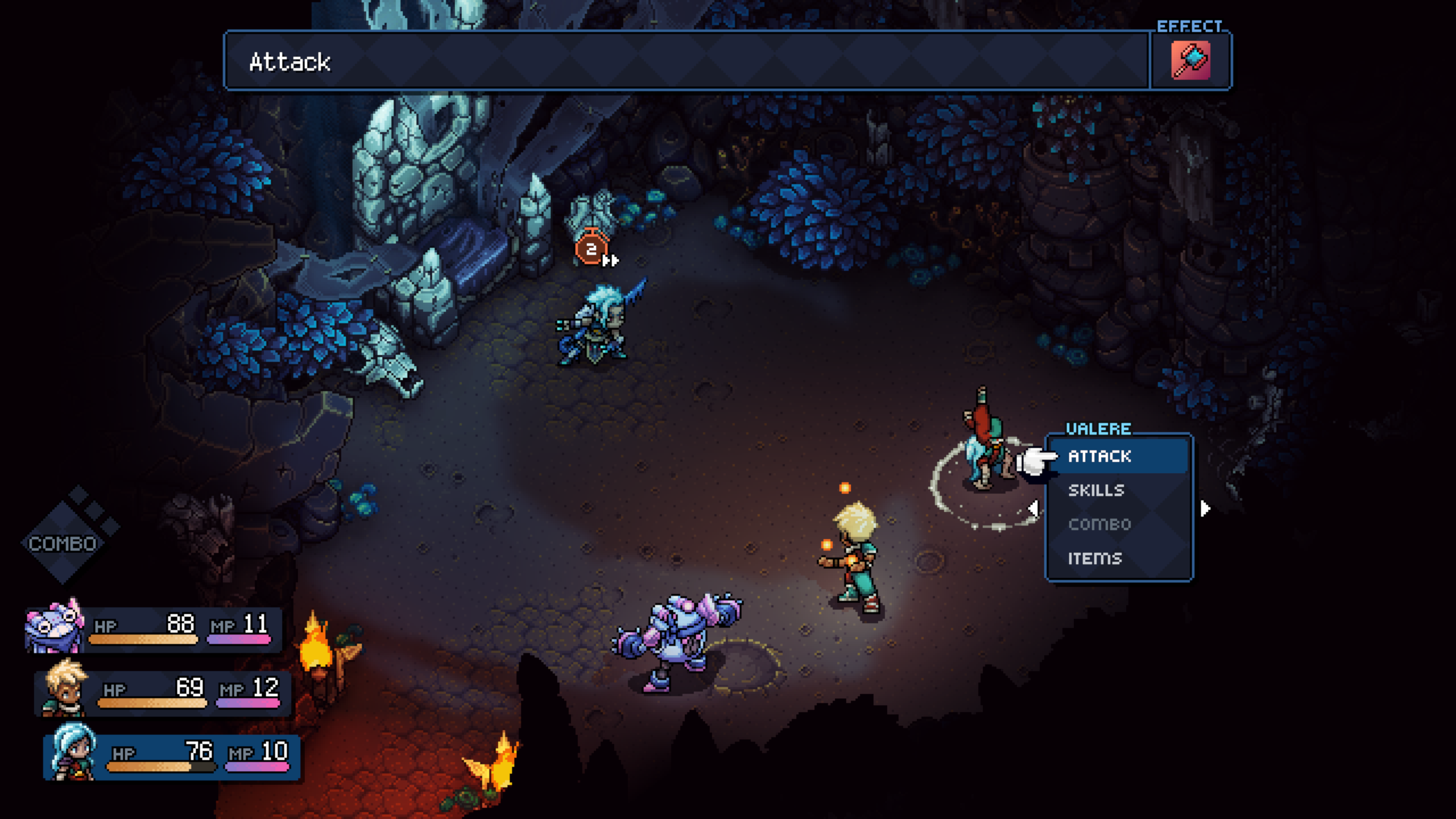Click the left arrow beside the command menu
1456x819 pixels.
(1034, 508)
